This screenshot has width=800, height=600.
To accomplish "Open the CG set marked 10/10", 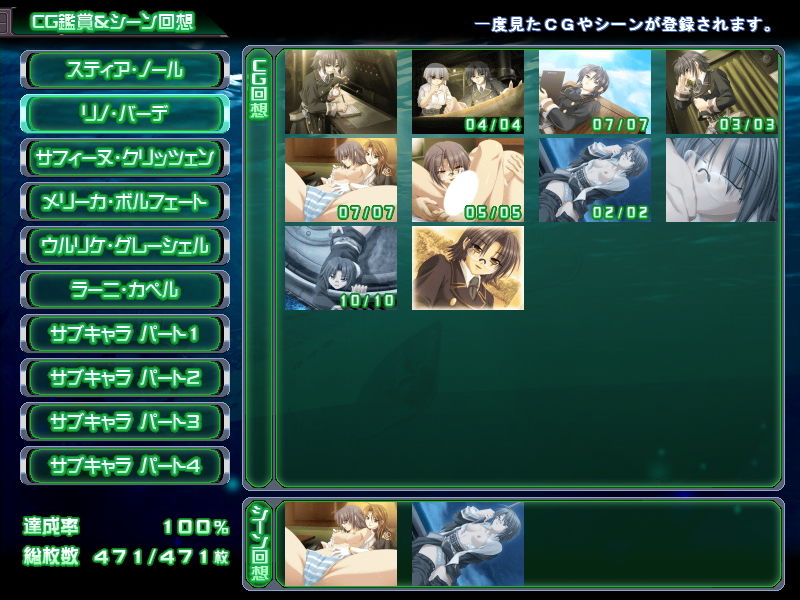I will [x=341, y=268].
